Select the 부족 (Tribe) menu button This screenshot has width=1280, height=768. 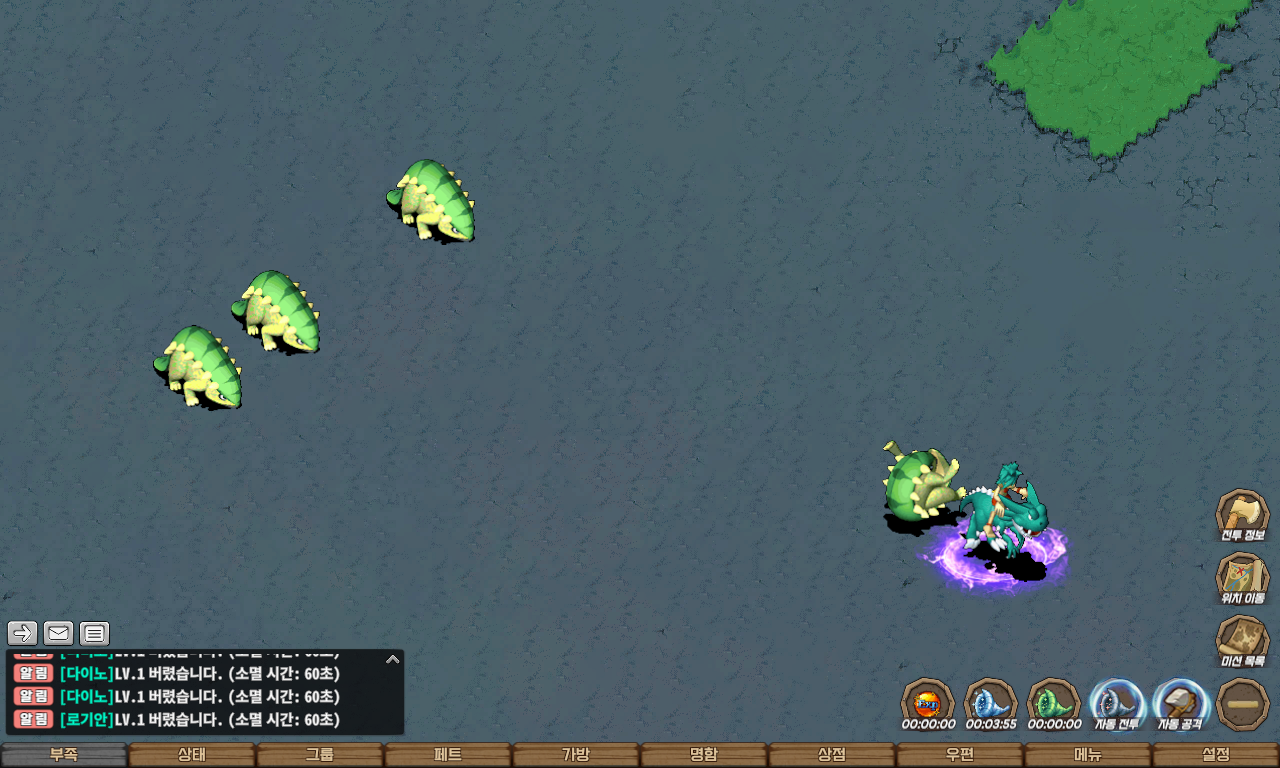[x=64, y=755]
